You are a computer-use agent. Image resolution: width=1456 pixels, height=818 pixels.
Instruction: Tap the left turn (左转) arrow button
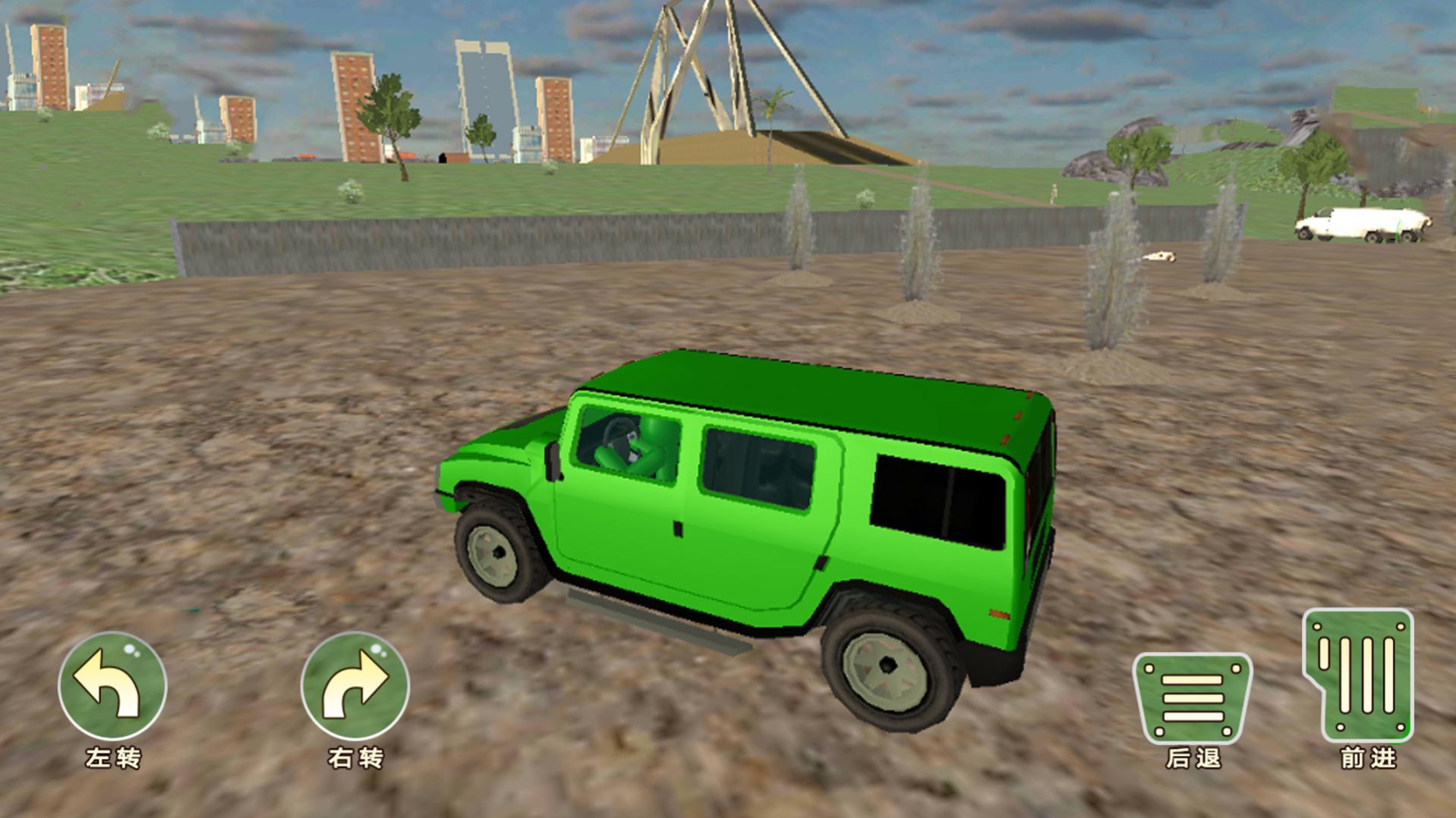point(112,686)
